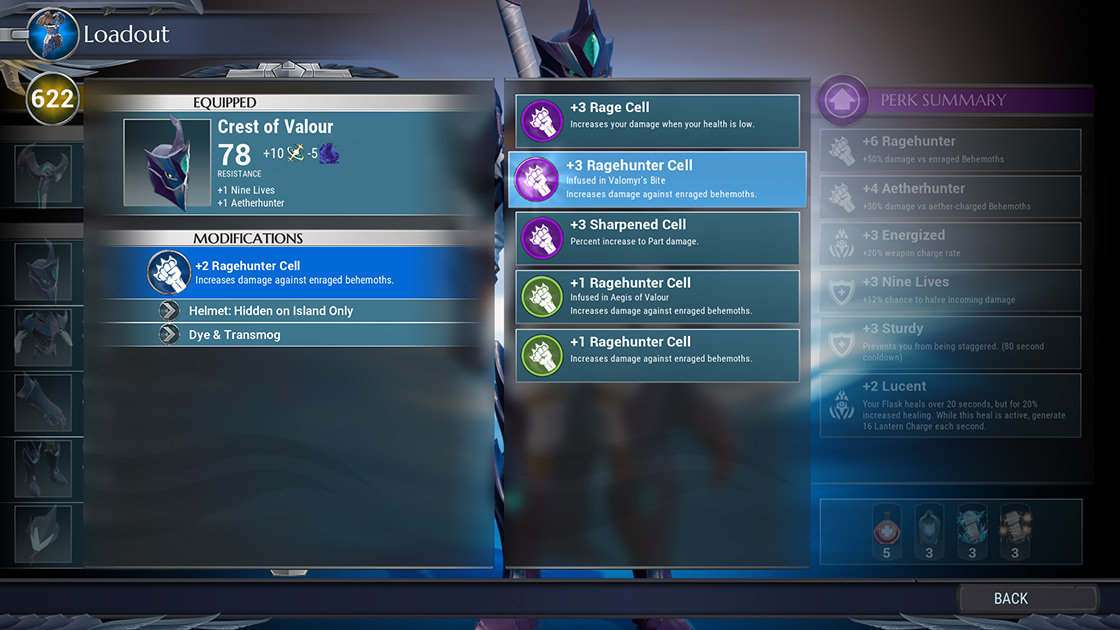The height and width of the screenshot is (630, 1120).
Task: Open the equipped +2 Ragehunter Cell modification slot
Action: tap(290, 272)
